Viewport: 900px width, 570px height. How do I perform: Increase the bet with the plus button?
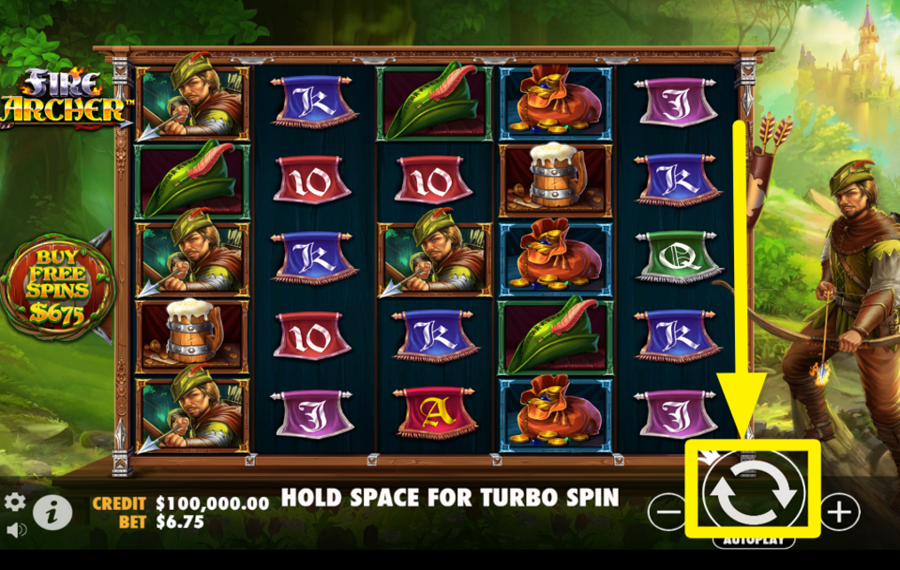[x=840, y=513]
